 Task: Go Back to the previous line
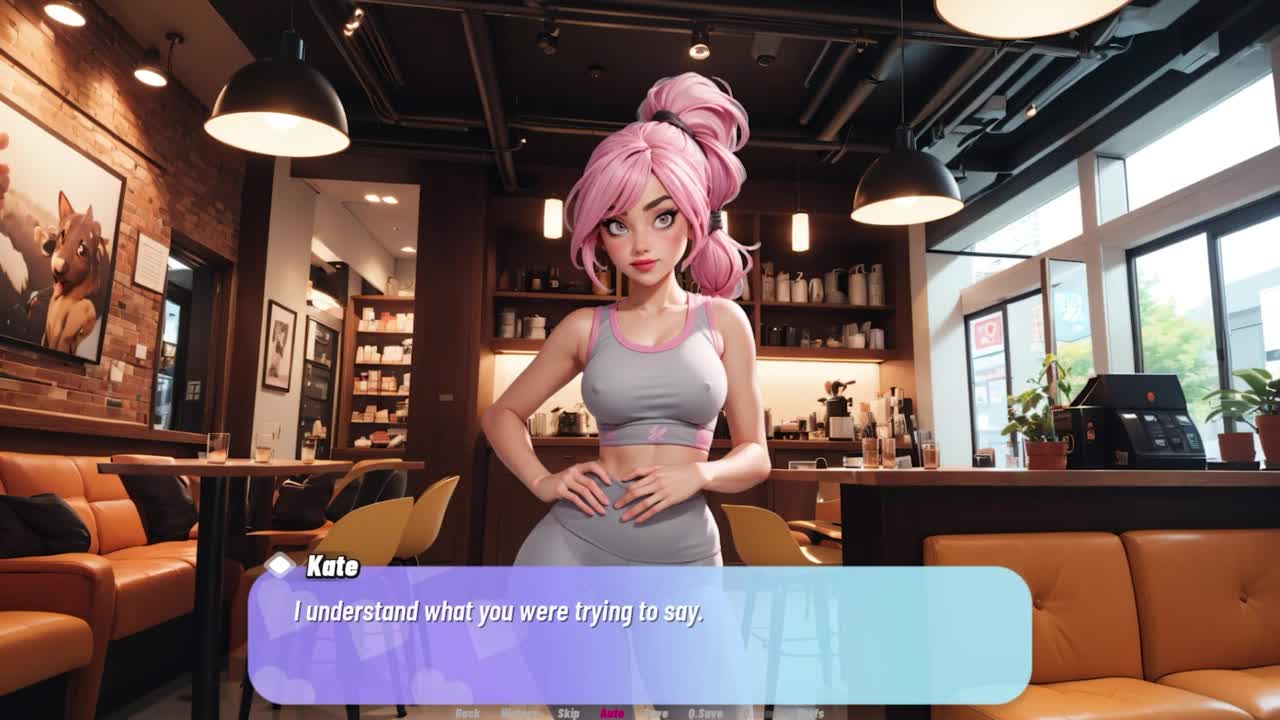point(467,713)
